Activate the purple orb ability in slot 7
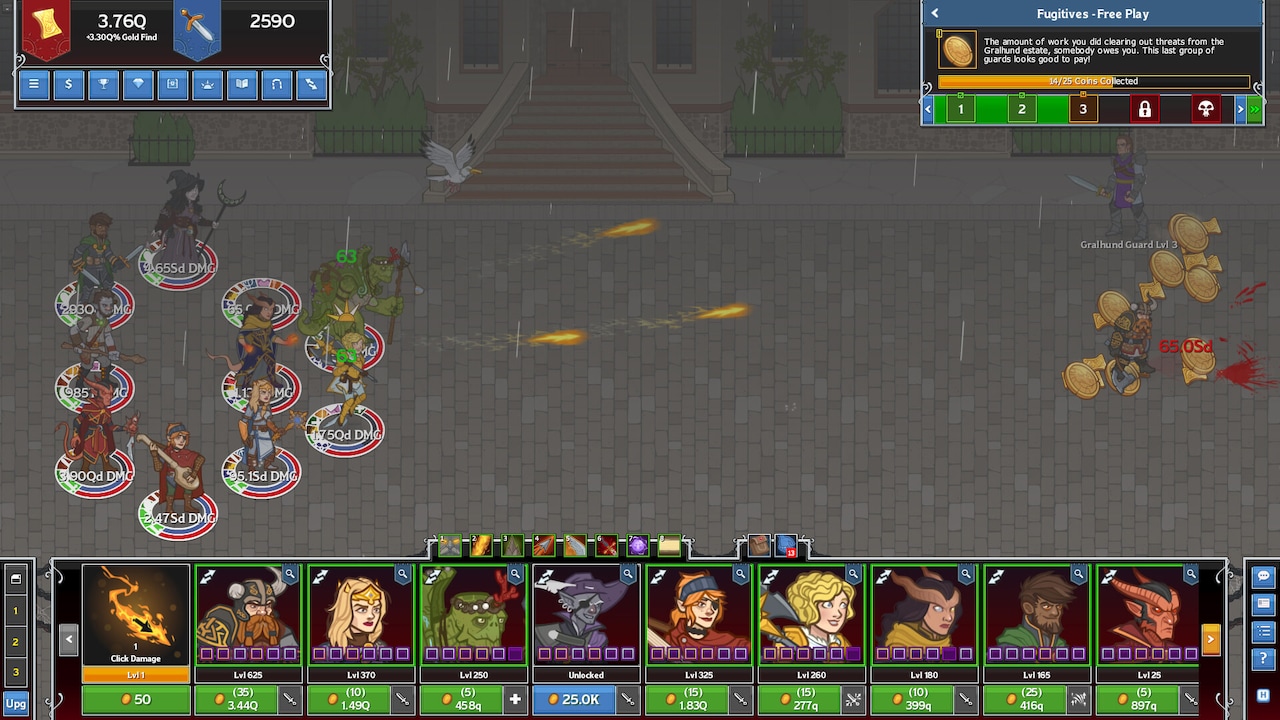 click(x=637, y=545)
